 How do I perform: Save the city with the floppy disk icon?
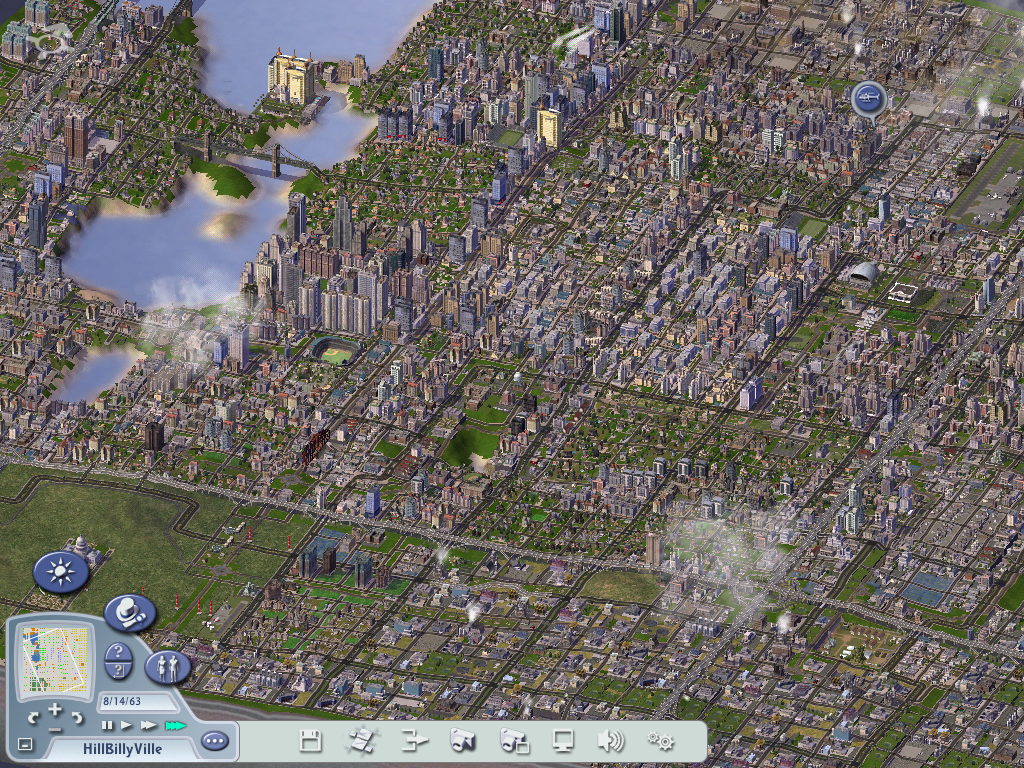pos(310,741)
